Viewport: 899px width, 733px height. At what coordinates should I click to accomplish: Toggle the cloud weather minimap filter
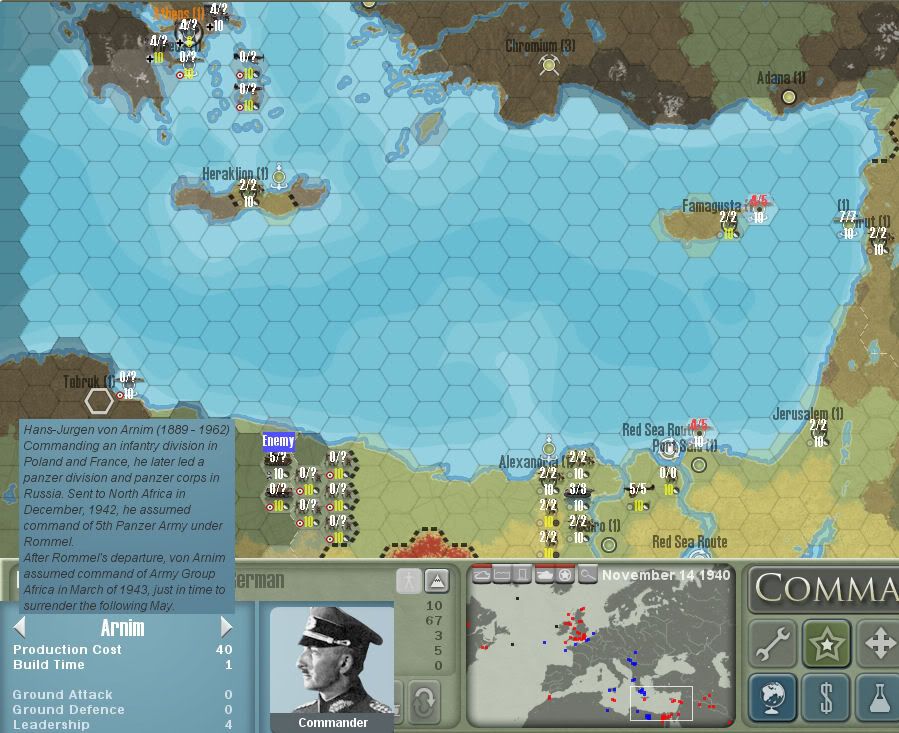[482, 575]
